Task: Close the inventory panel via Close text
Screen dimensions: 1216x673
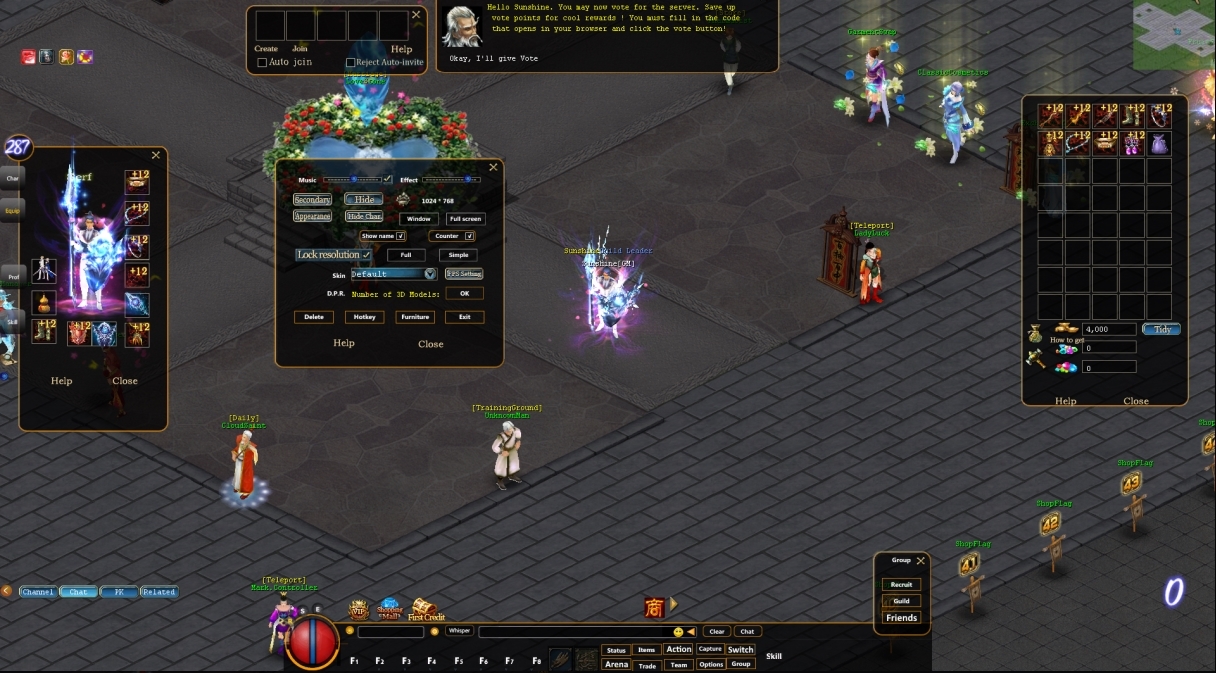Action: click(1136, 401)
